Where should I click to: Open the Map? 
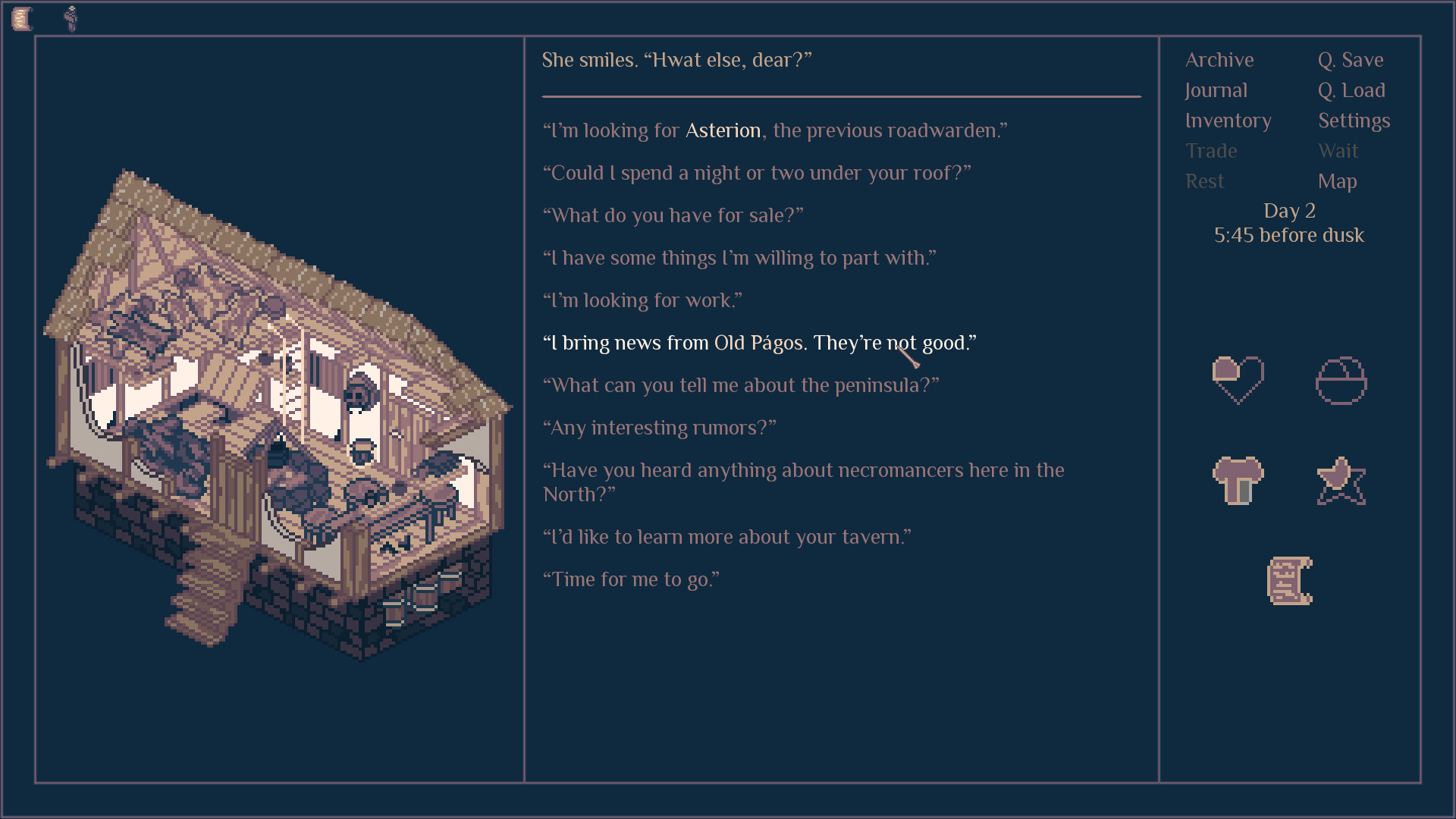(1338, 181)
